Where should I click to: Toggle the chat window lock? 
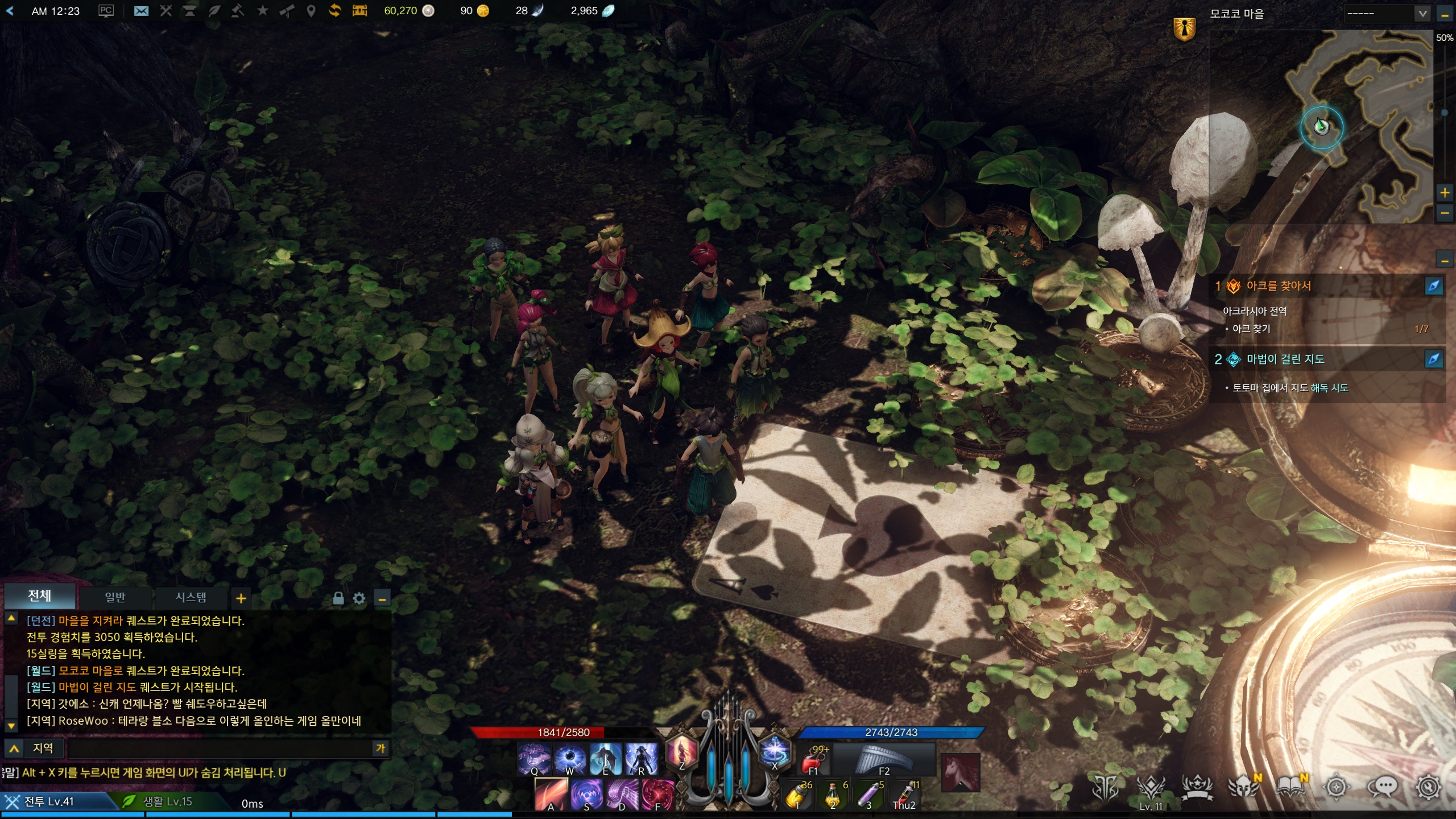coord(338,598)
